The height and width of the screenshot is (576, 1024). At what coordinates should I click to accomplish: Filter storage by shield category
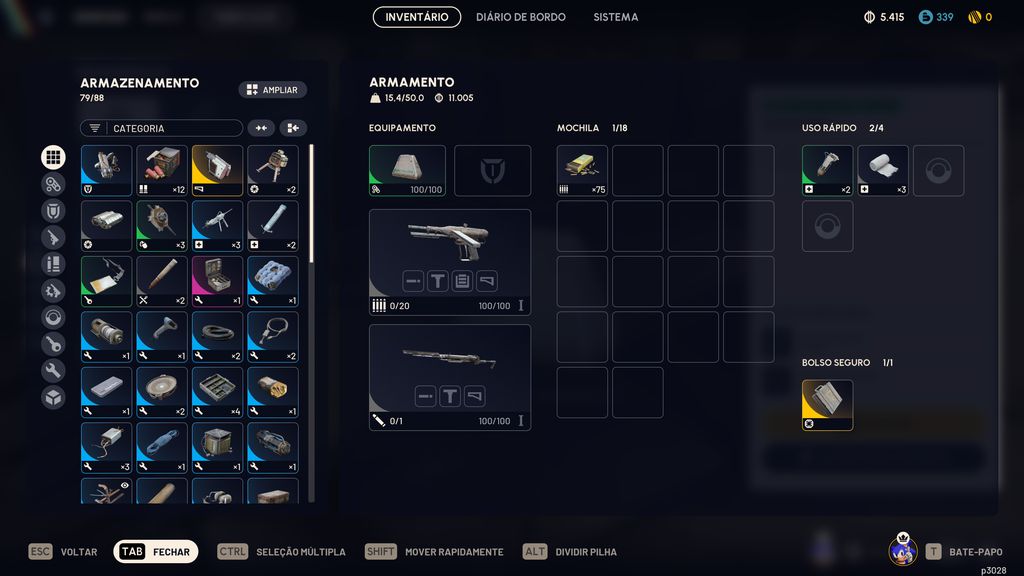click(x=53, y=211)
